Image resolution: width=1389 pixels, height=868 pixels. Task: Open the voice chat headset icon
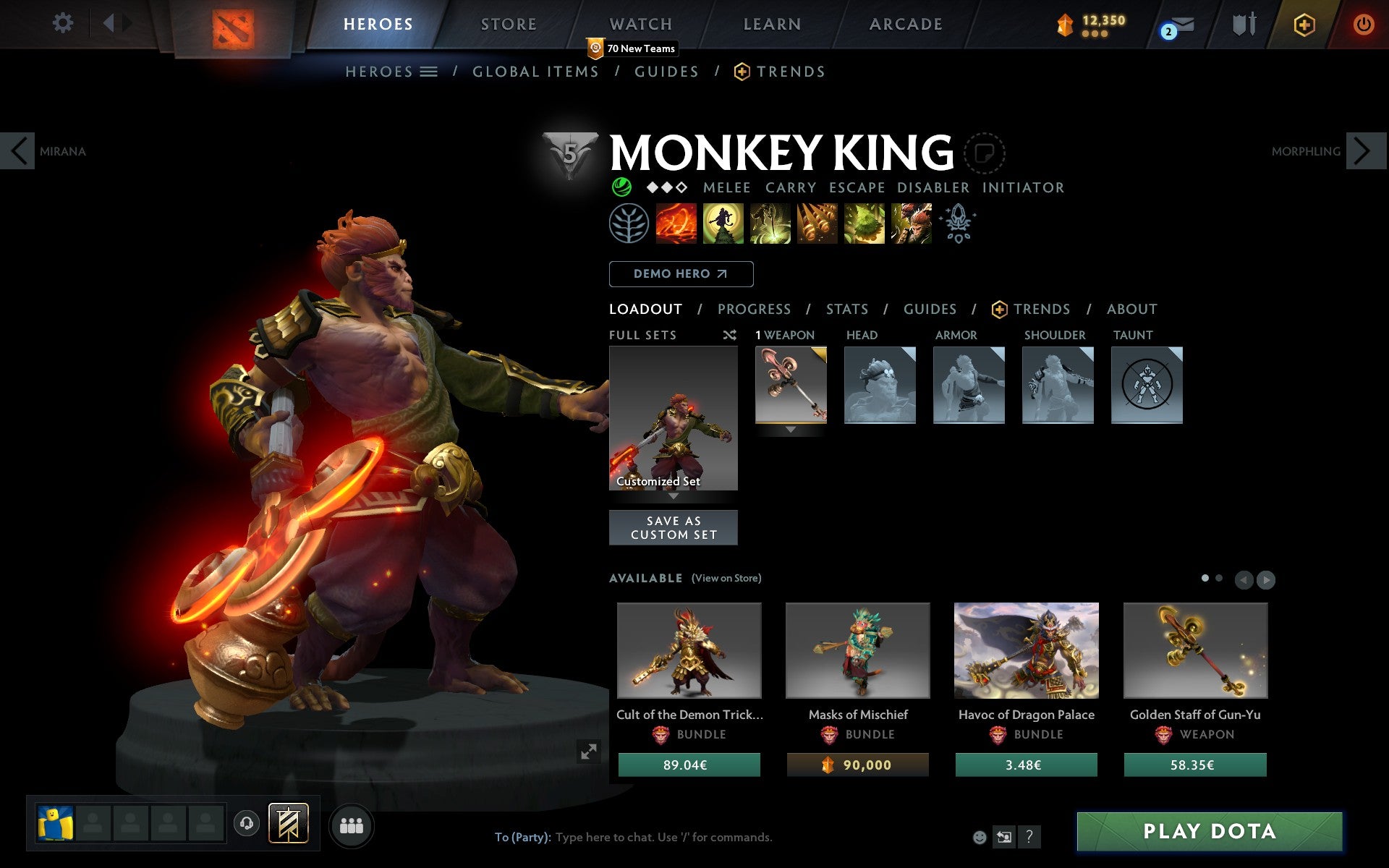247,822
